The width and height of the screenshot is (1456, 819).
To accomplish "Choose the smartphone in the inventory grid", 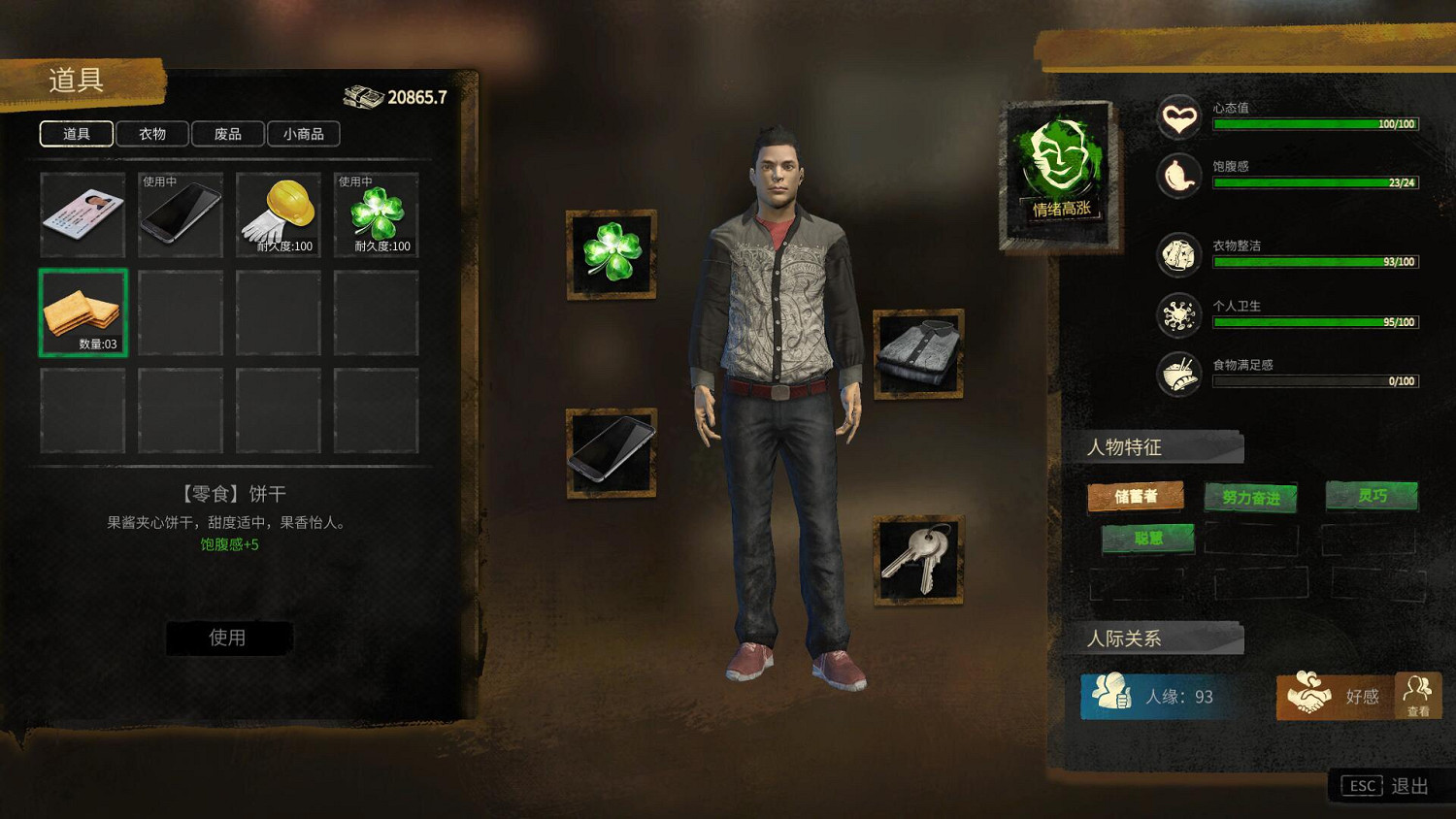I will tap(181, 214).
